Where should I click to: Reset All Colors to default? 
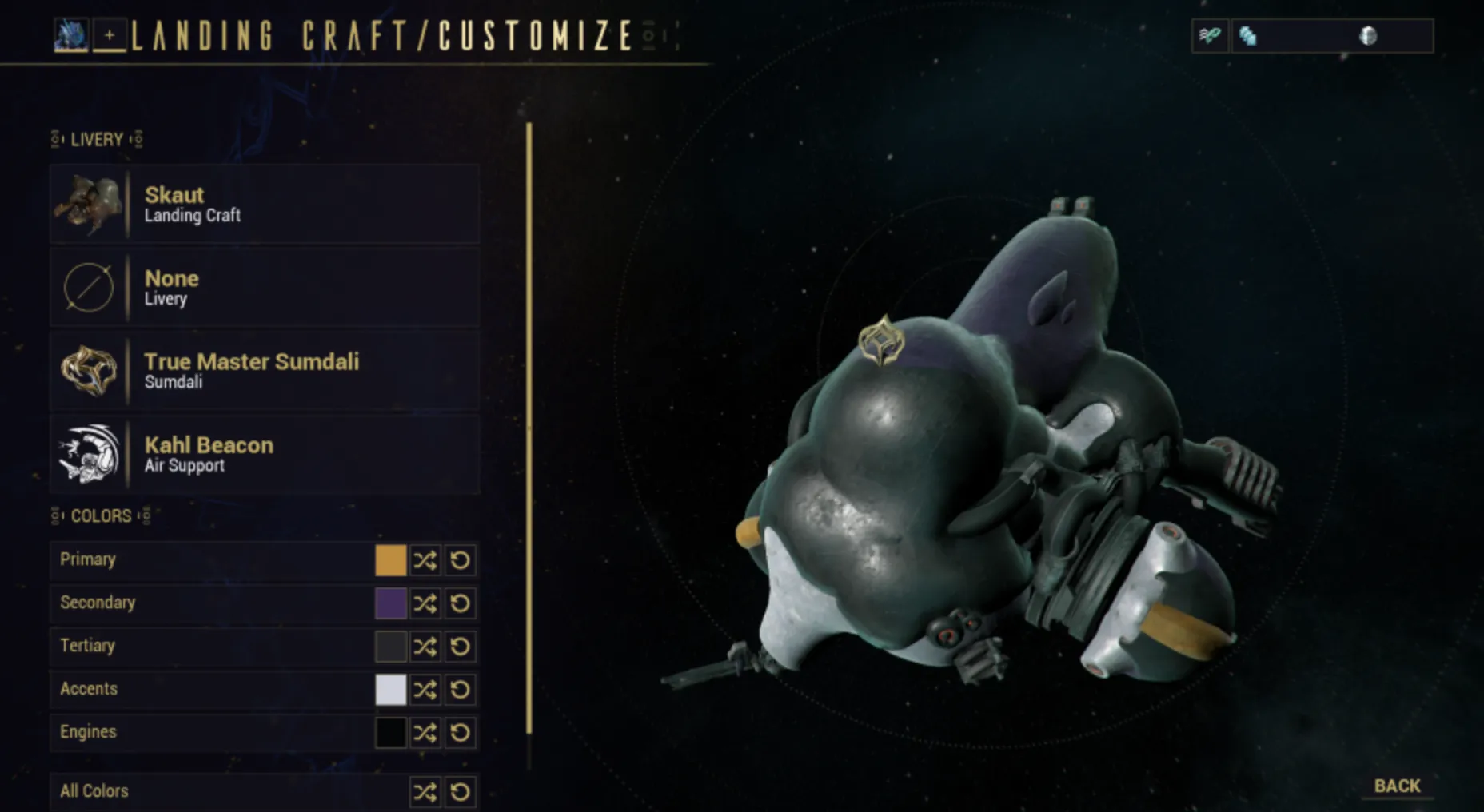461,792
